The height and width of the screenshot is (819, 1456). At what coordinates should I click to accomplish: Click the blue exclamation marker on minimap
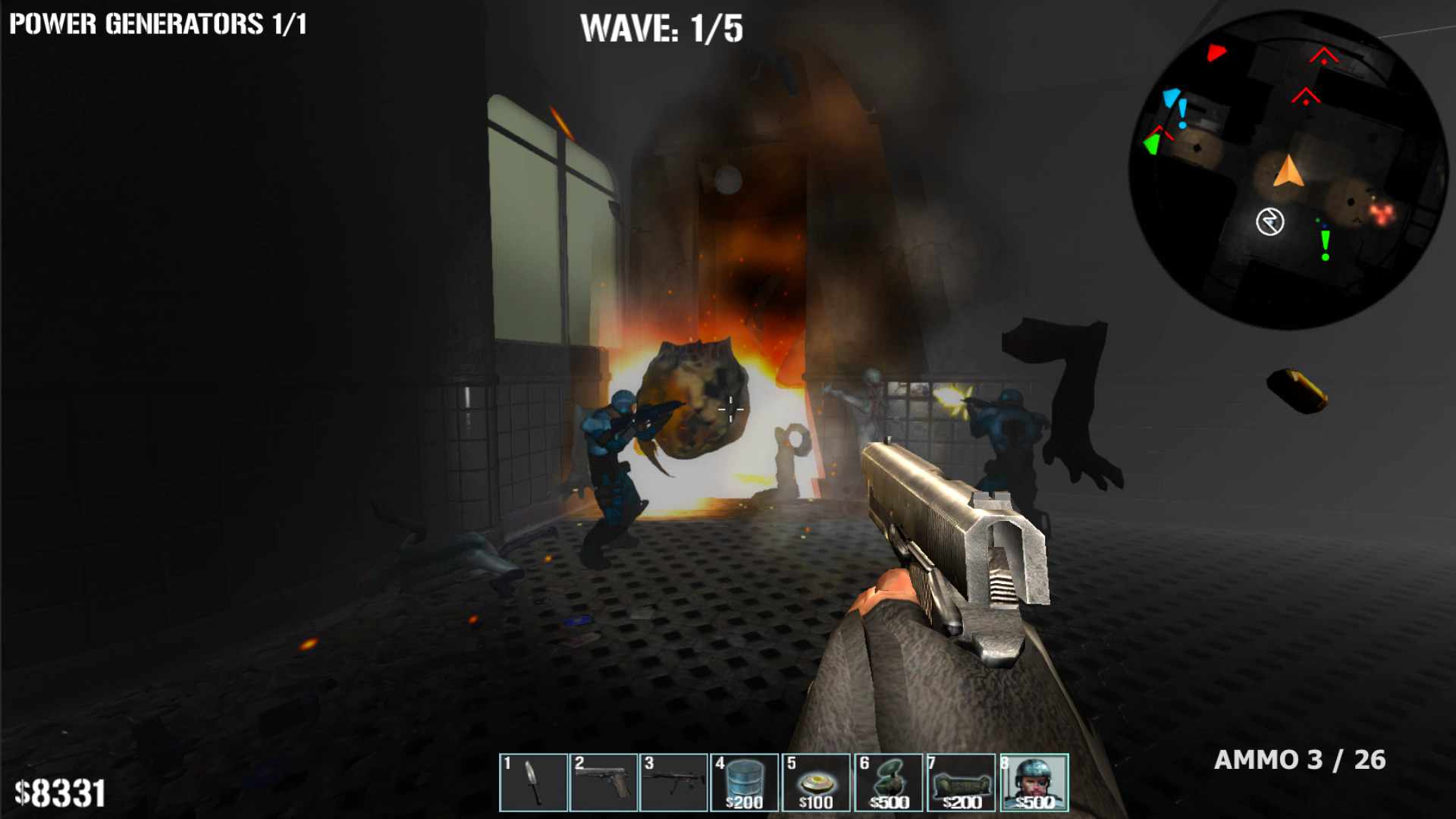(1182, 114)
